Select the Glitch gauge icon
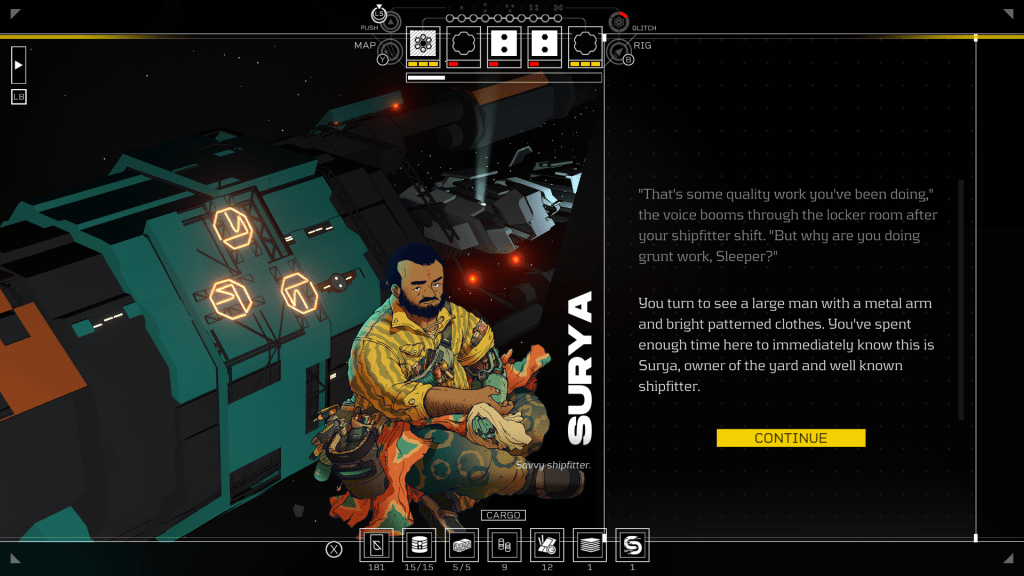Screen dimensions: 1024x576 (x=619, y=22)
